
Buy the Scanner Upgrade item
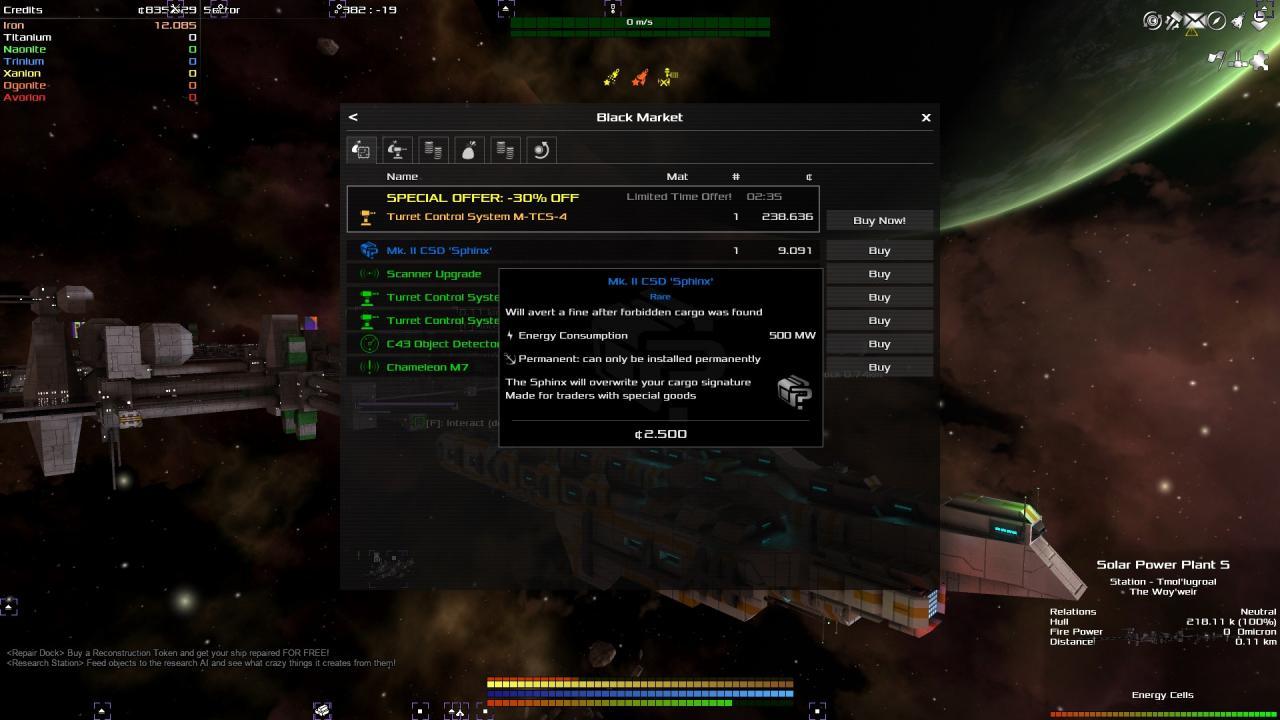click(x=878, y=273)
